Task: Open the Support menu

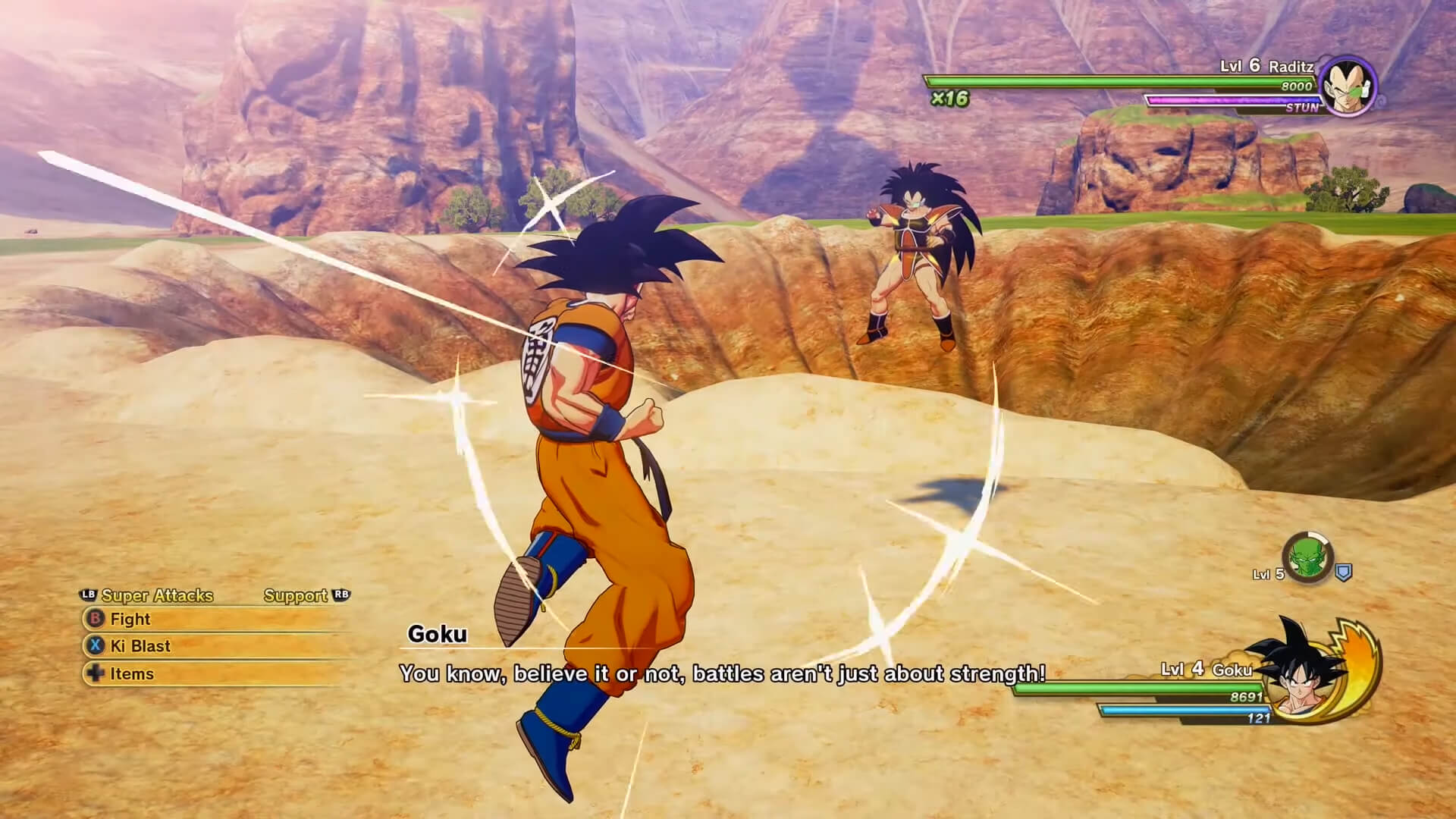Action: [293, 596]
